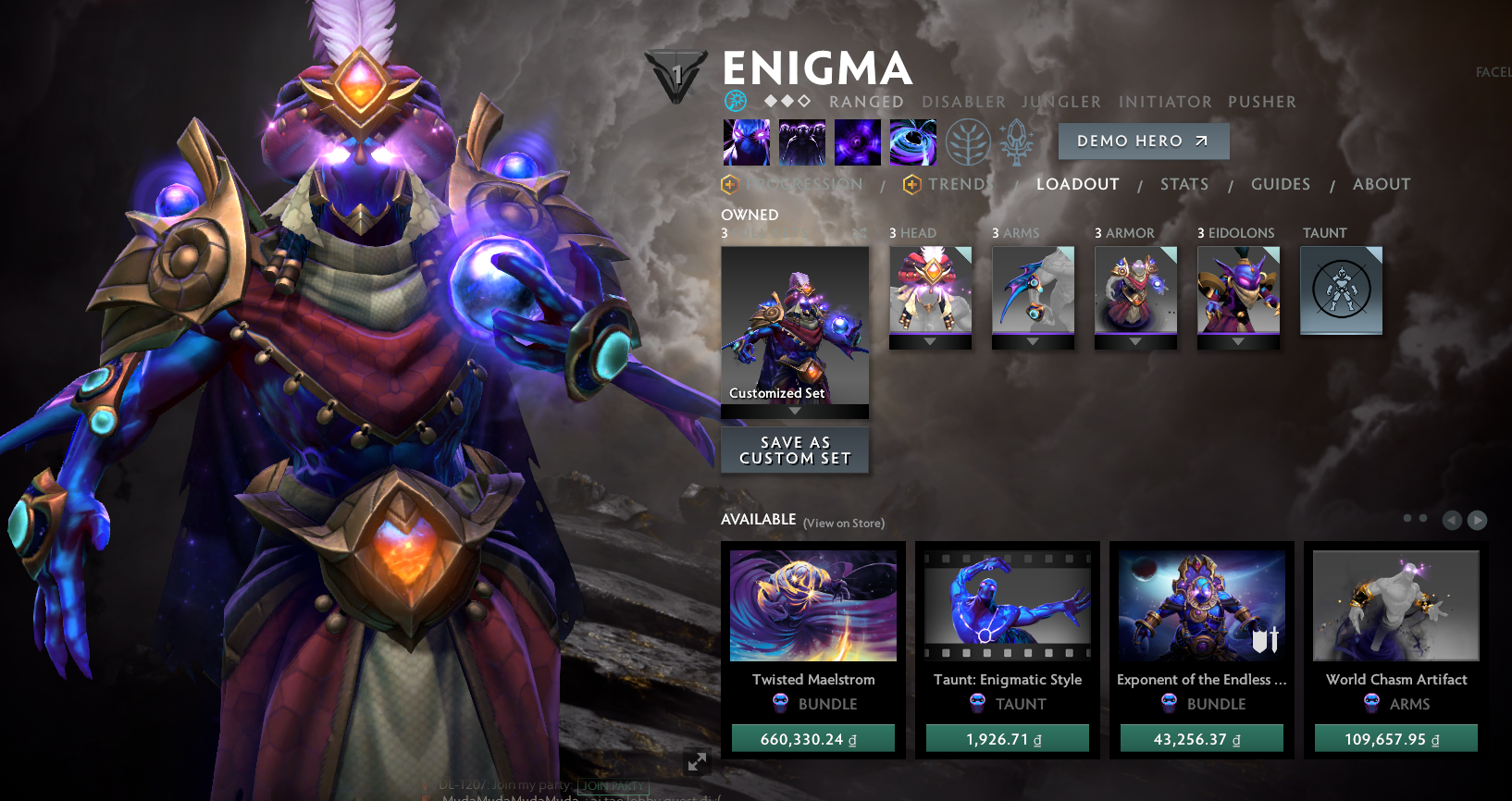This screenshot has height=801, width=1512.
Task: Select the Customized Set thumbnail
Action: pyautogui.click(x=794, y=328)
